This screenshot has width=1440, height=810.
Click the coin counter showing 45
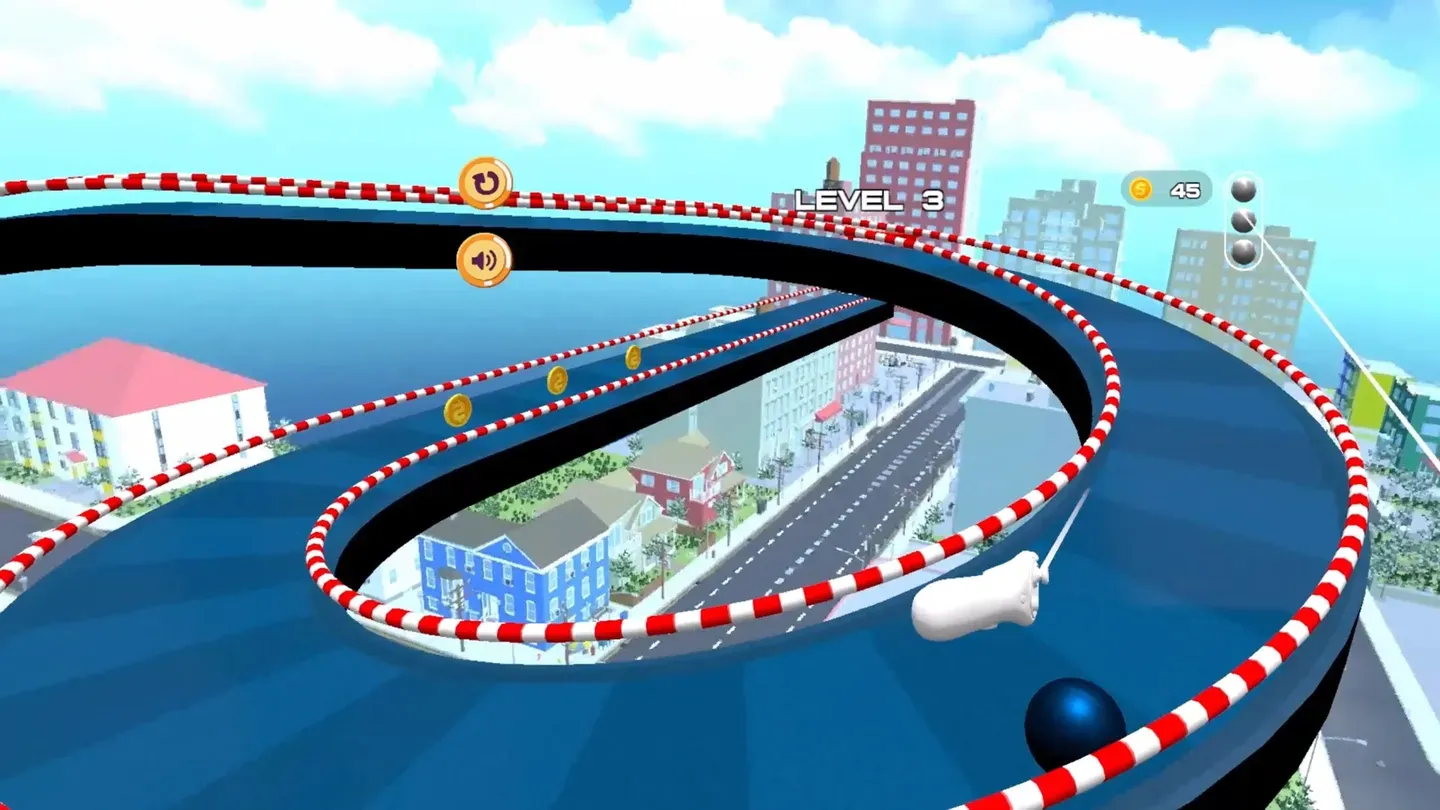[x=1183, y=190]
